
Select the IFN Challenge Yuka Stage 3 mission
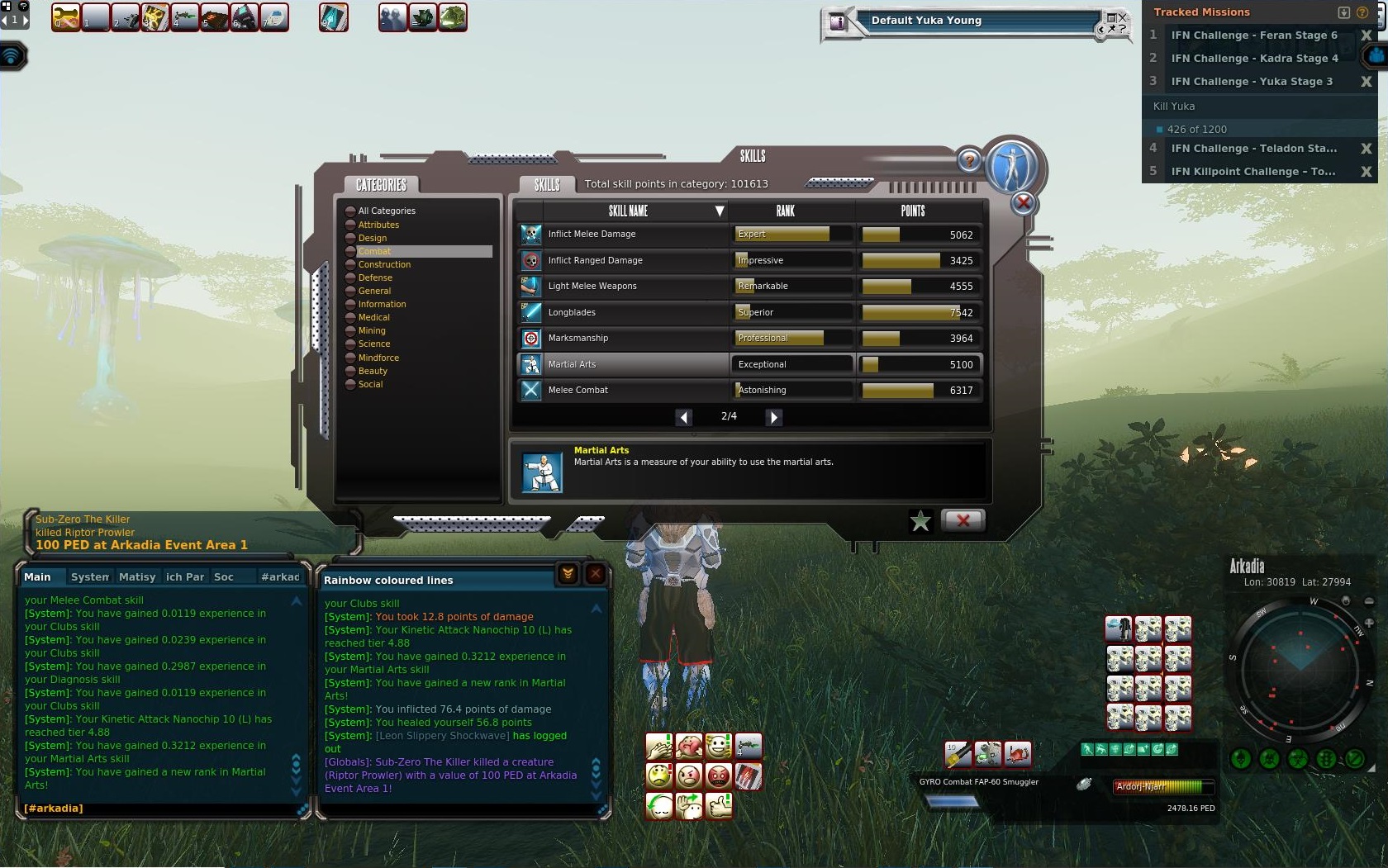click(x=1251, y=82)
